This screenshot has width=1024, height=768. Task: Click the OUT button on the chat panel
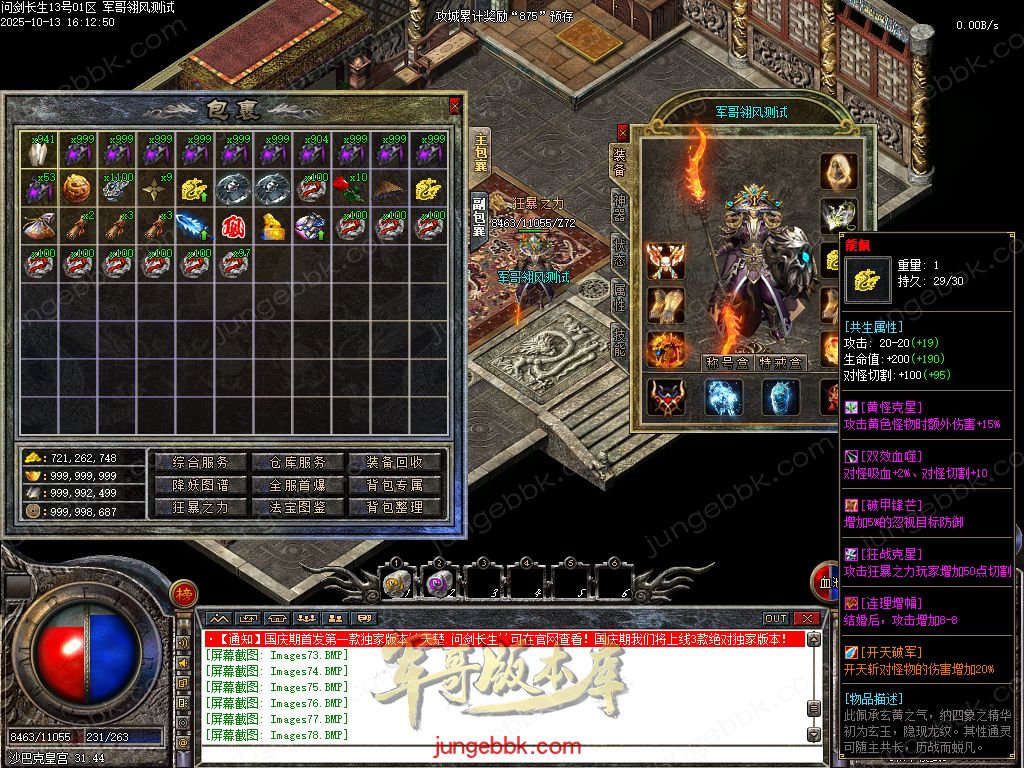(x=776, y=619)
